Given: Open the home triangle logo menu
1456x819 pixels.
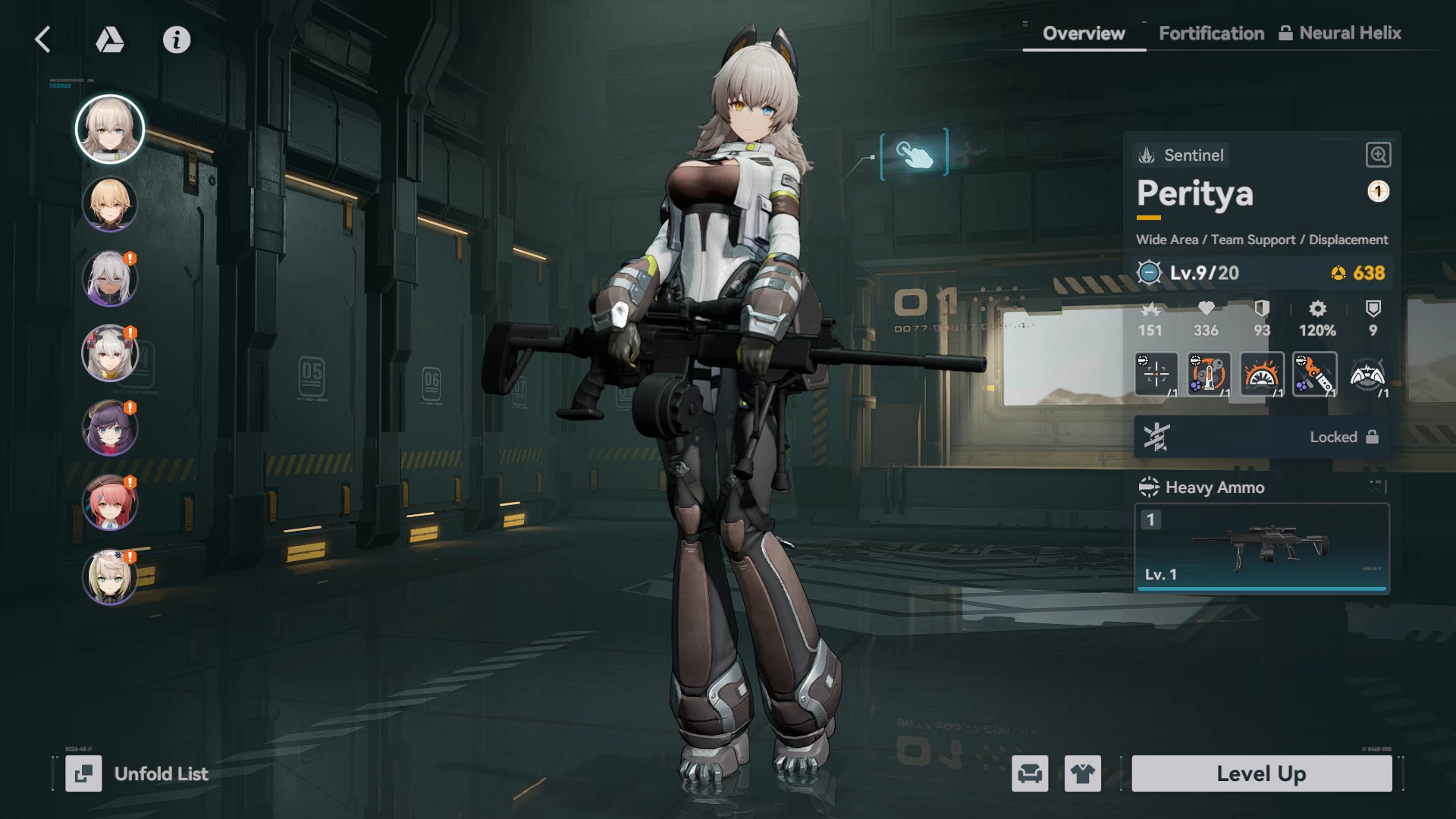Looking at the screenshot, I should (x=110, y=39).
